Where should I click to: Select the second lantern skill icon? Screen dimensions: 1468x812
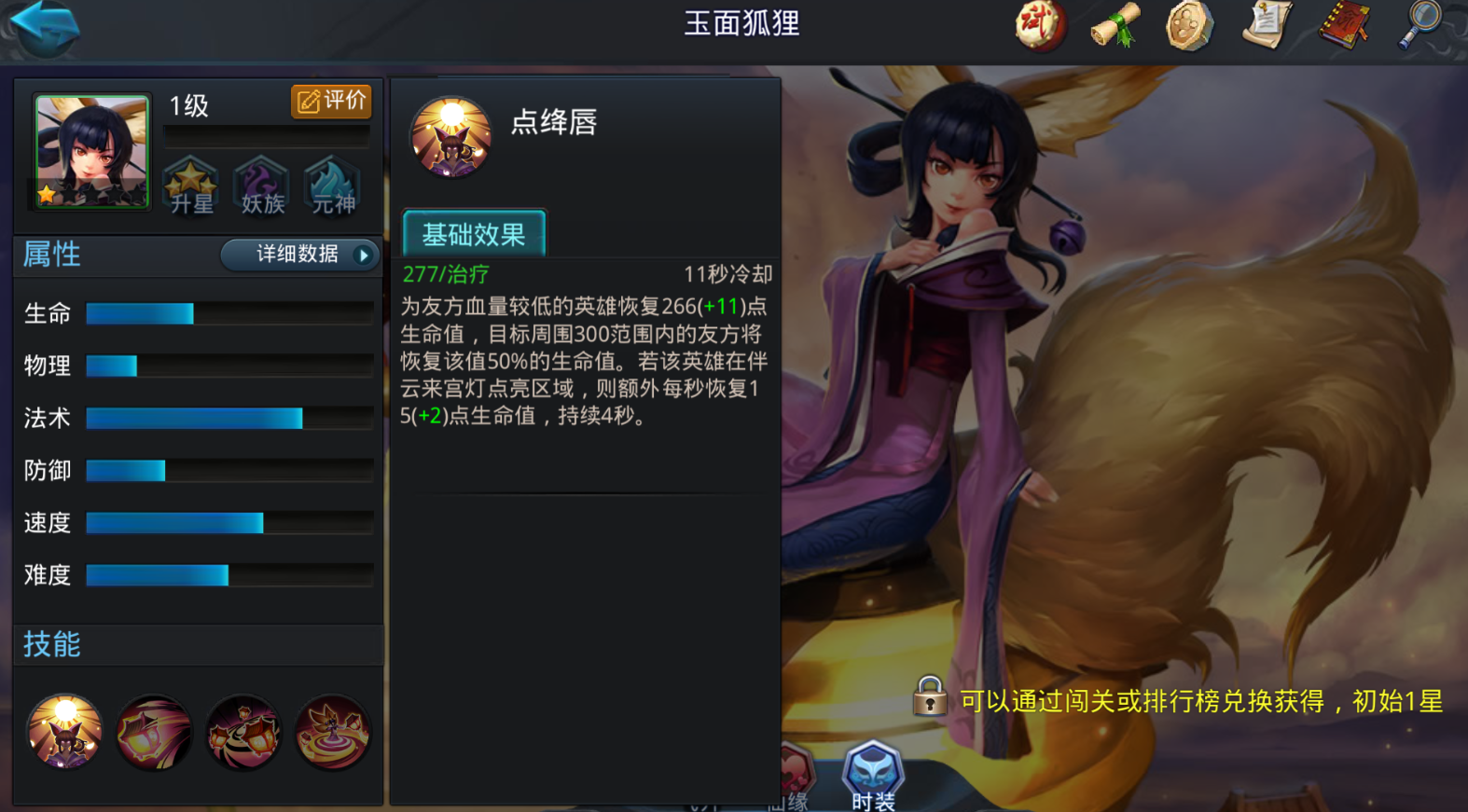pos(154,734)
